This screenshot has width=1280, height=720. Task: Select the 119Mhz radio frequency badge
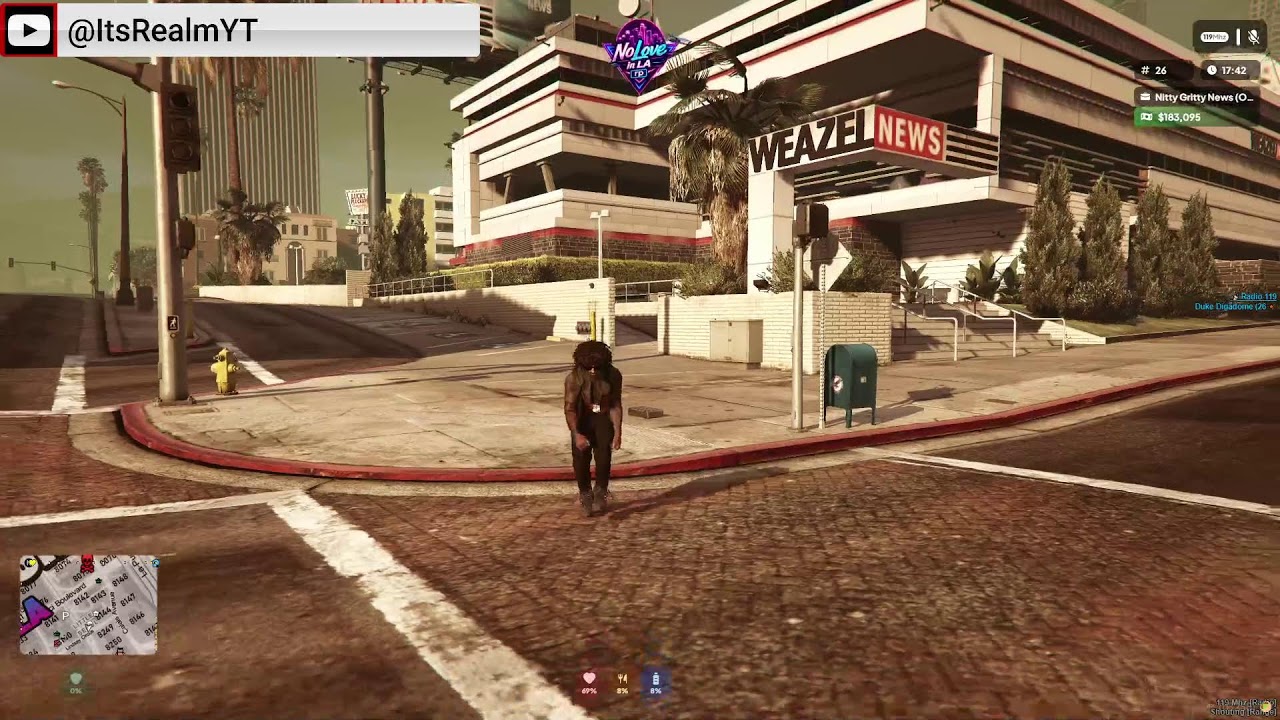click(x=1214, y=37)
